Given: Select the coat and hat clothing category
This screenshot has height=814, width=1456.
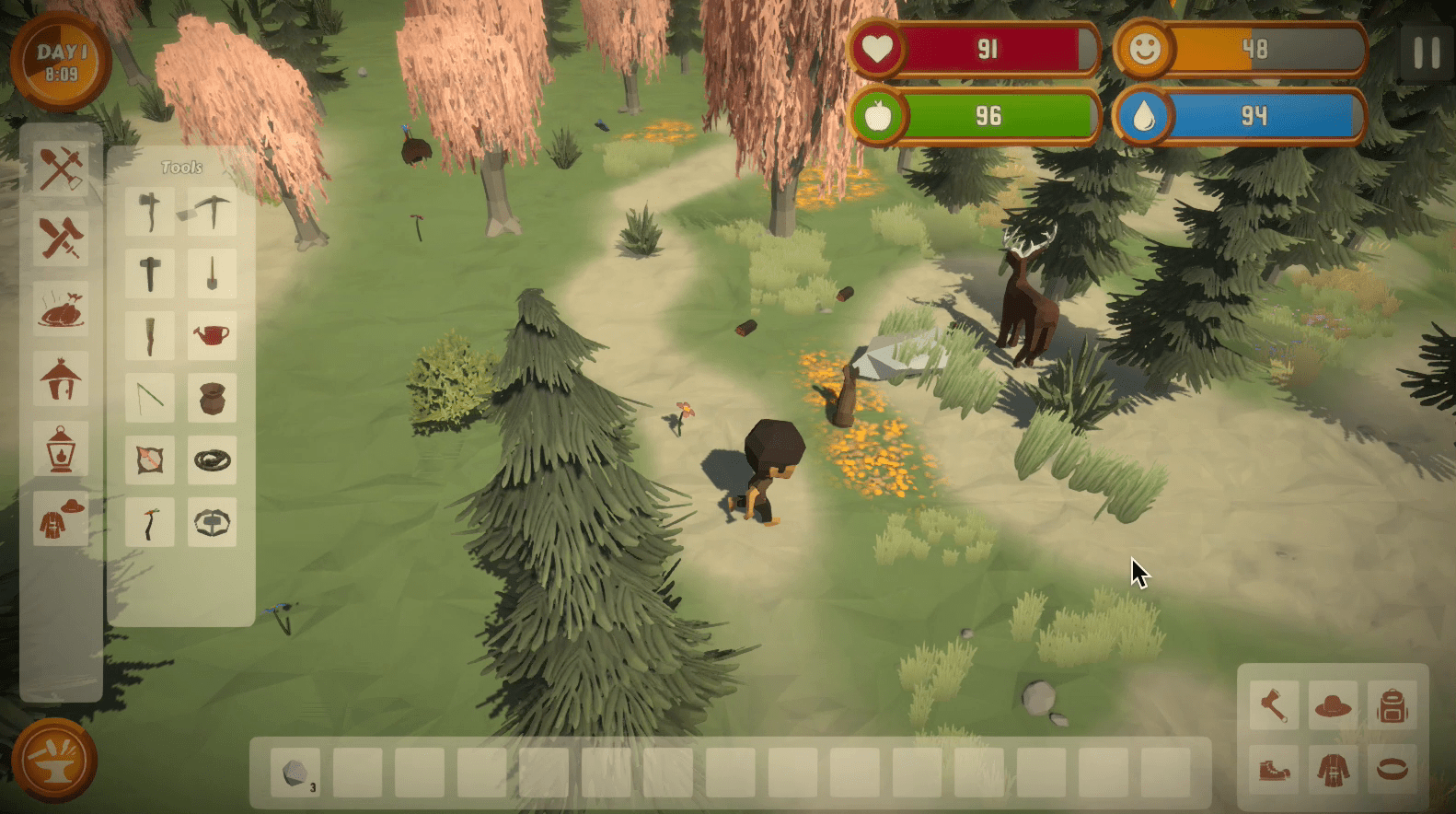Looking at the screenshot, I should click(61, 518).
